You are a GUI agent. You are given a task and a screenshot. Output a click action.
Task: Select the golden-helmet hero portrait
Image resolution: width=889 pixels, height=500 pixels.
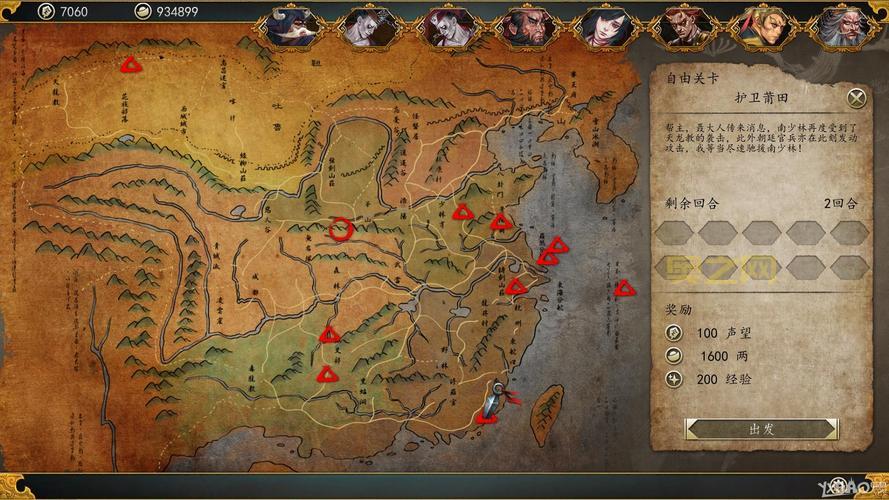pyautogui.click(x=764, y=25)
